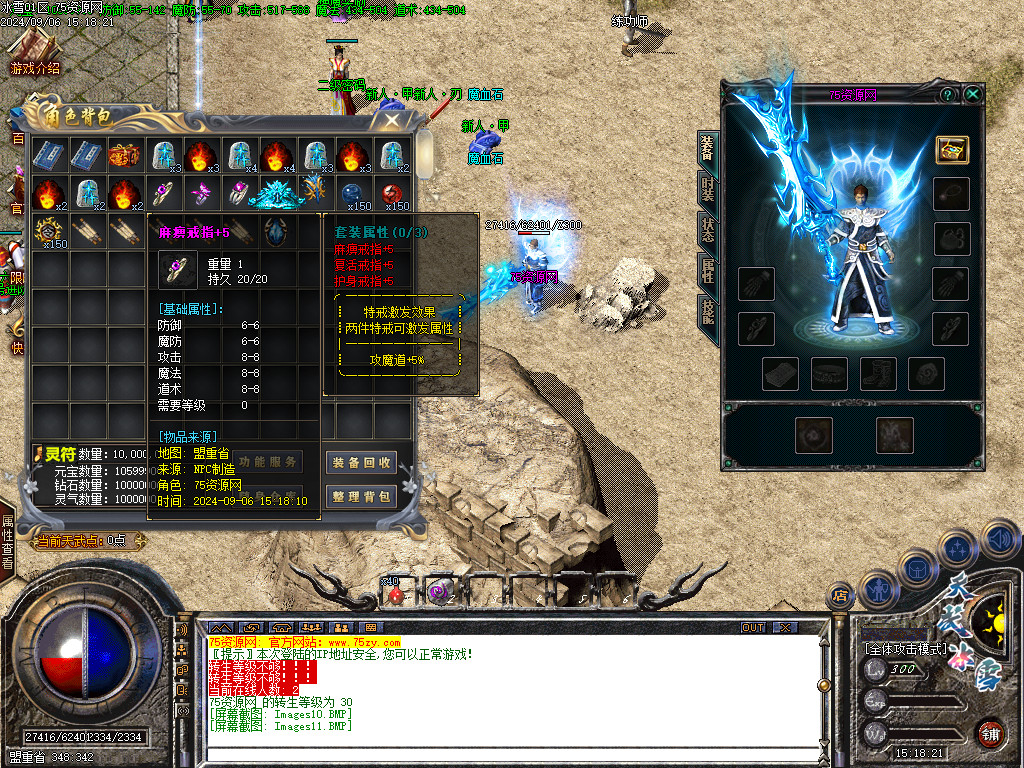Switch to the 状态 status tab
The width and height of the screenshot is (1024, 768).
click(x=707, y=230)
